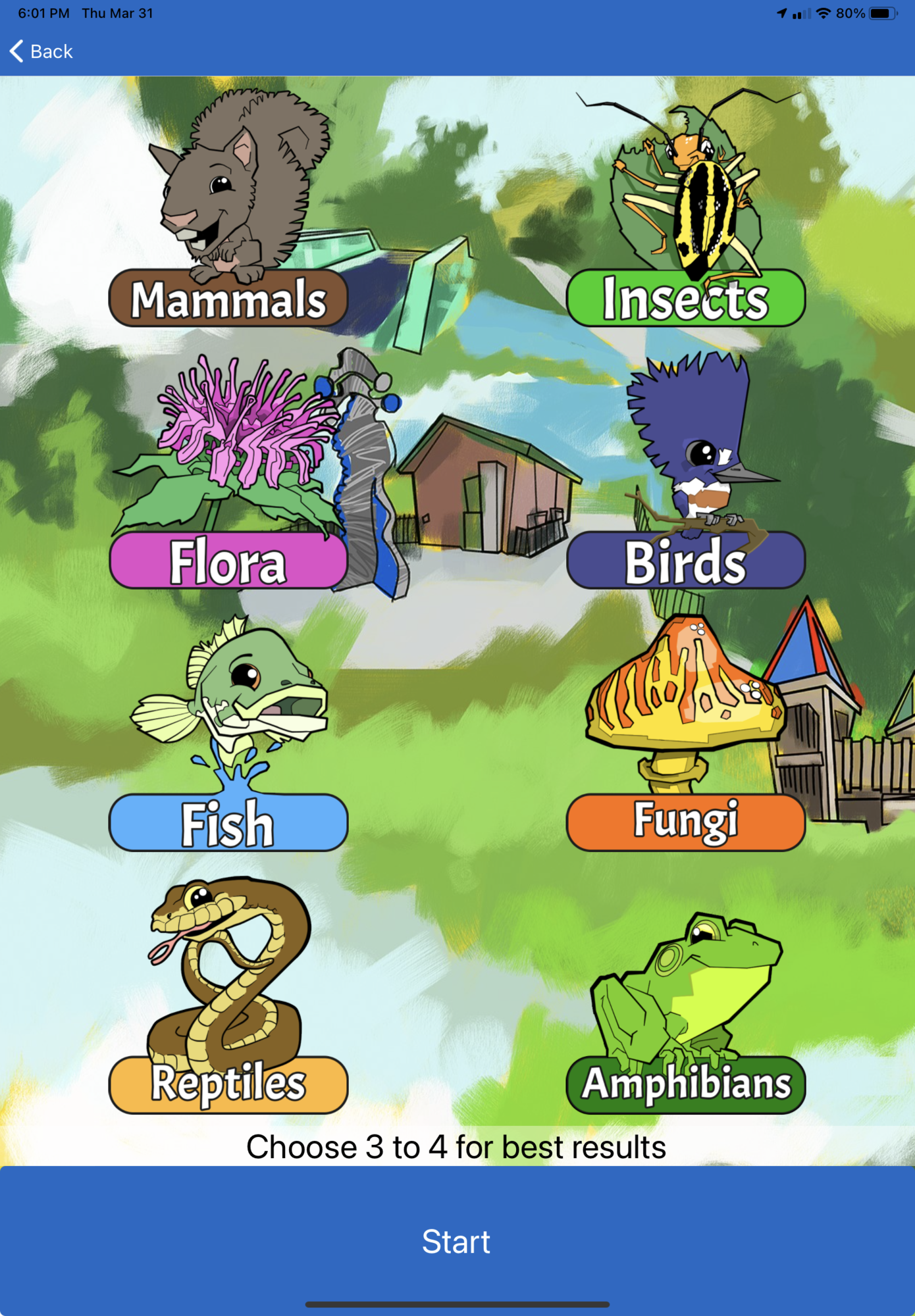Select the Reptiles category
Viewport: 915px width, 1316px height.
(x=228, y=1084)
